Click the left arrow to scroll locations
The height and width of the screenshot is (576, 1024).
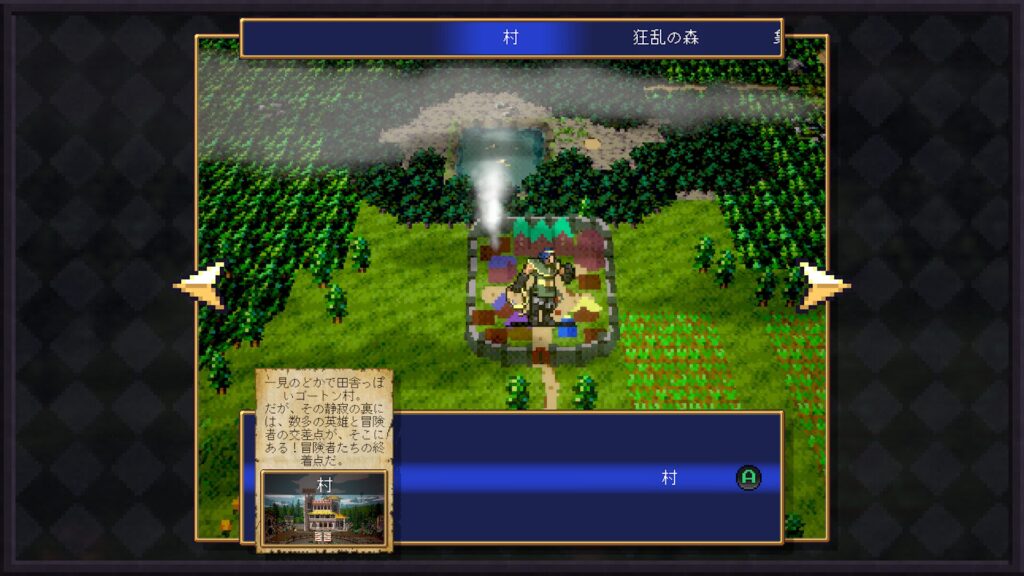coord(201,286)
